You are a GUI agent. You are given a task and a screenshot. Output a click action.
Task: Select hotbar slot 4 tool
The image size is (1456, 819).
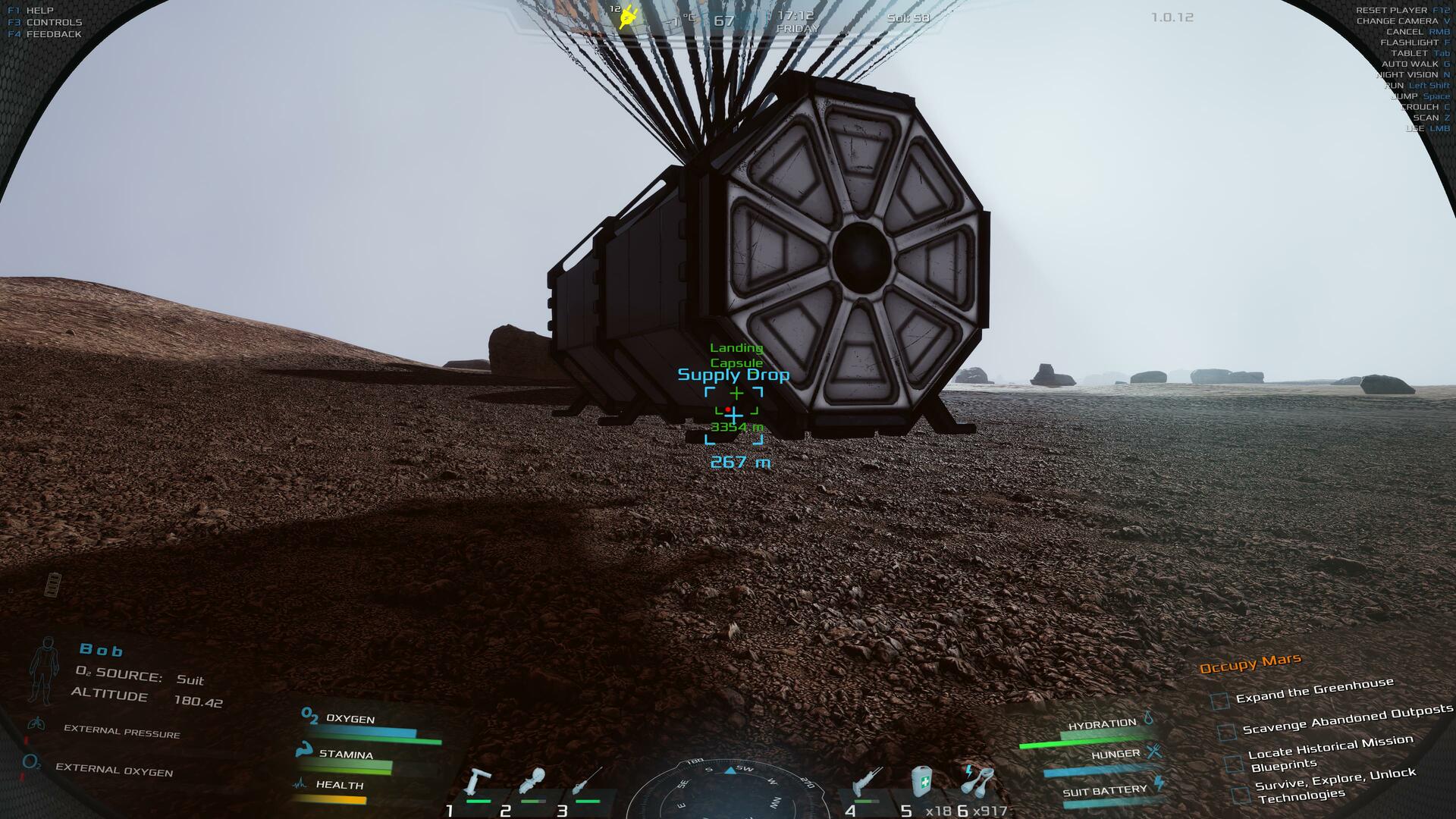pyautogui.click(x=866, y=783)
